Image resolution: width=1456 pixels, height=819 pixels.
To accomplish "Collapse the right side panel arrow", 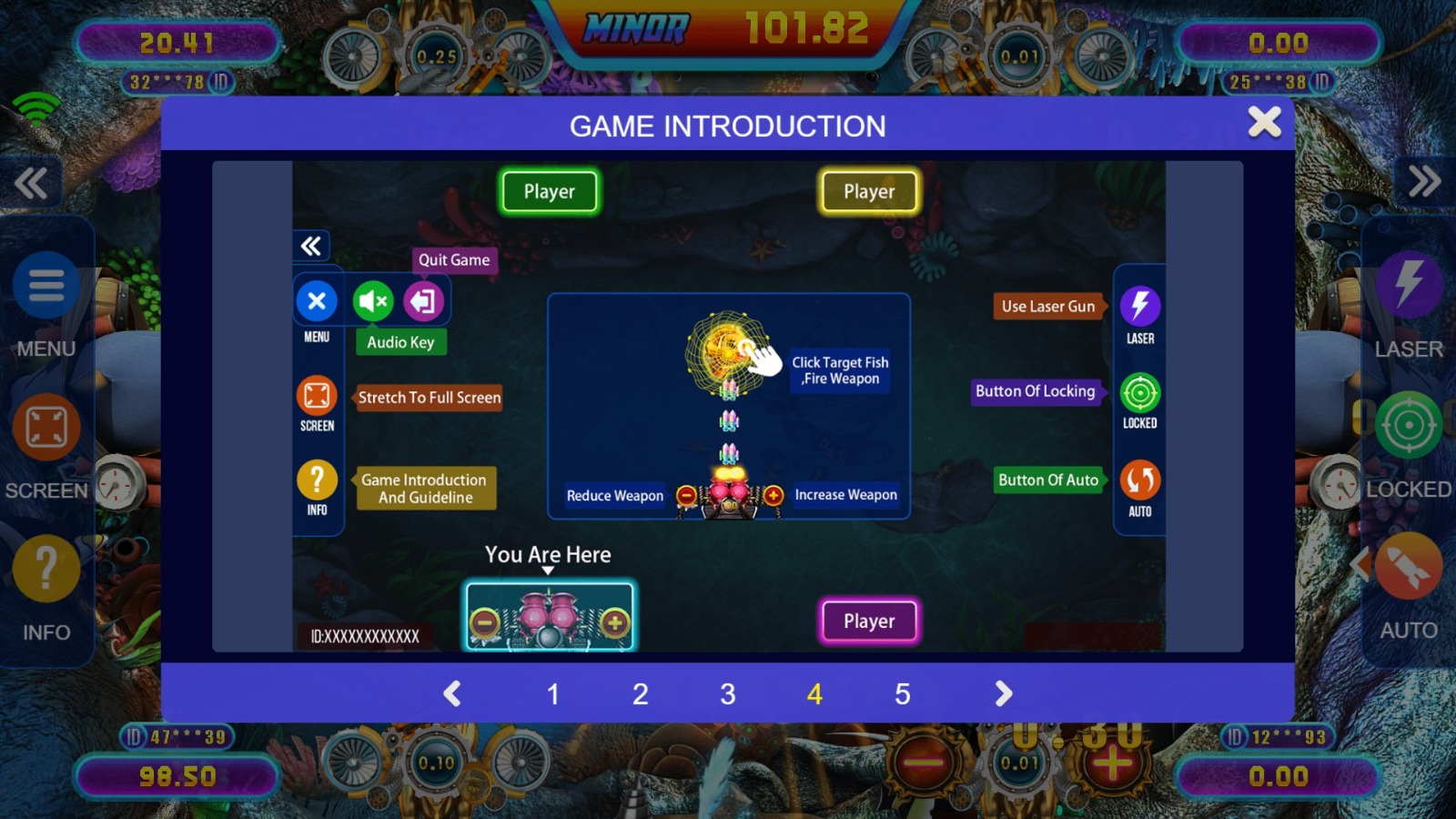I will [1424, 181].
